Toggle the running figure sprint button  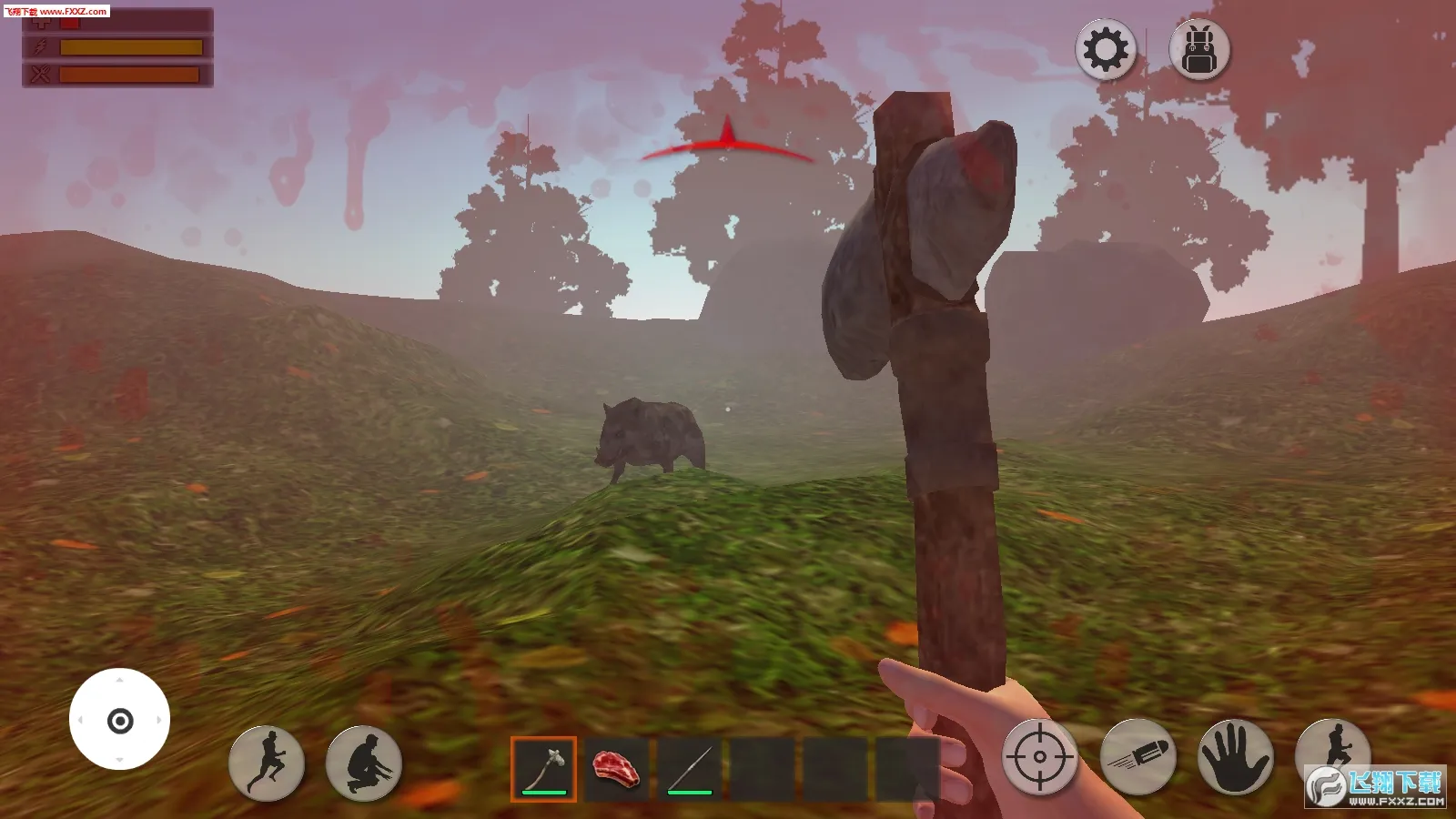(x=267, y=763)
